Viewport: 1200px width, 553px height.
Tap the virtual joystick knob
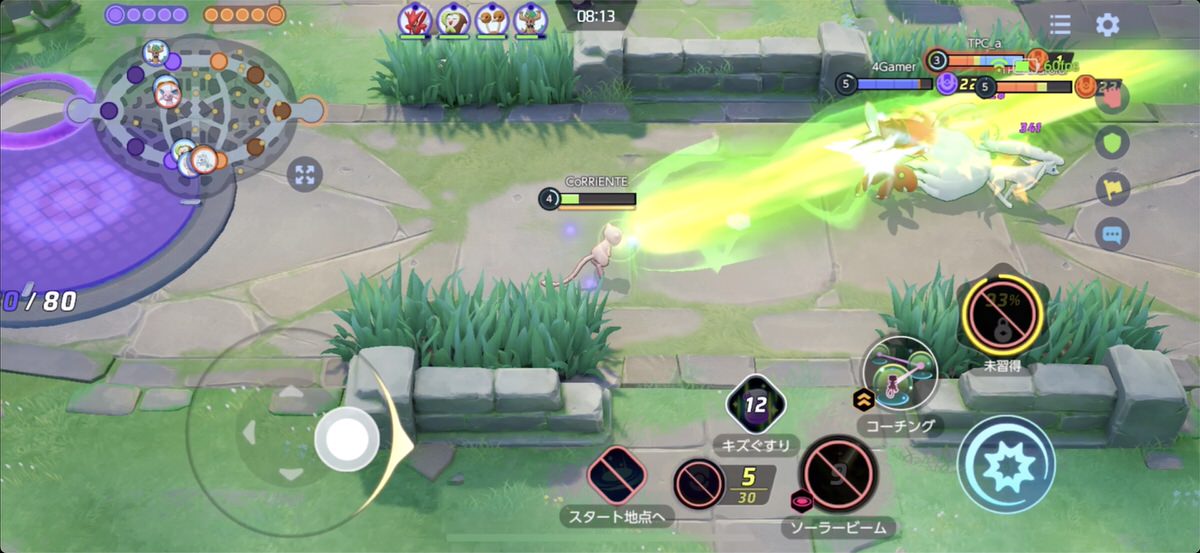pos(347,438)
